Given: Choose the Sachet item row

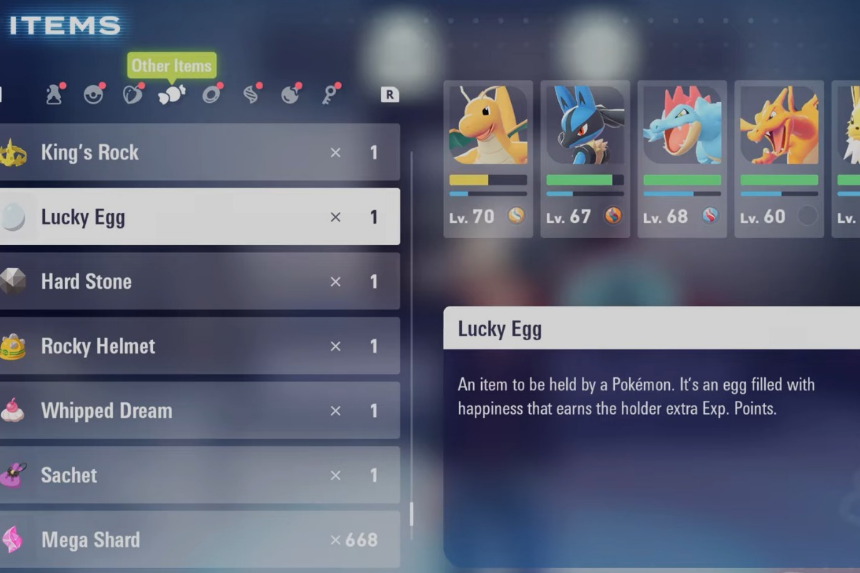Looking at the screenshot, I should pyautogui.click(x=200, y=475).
